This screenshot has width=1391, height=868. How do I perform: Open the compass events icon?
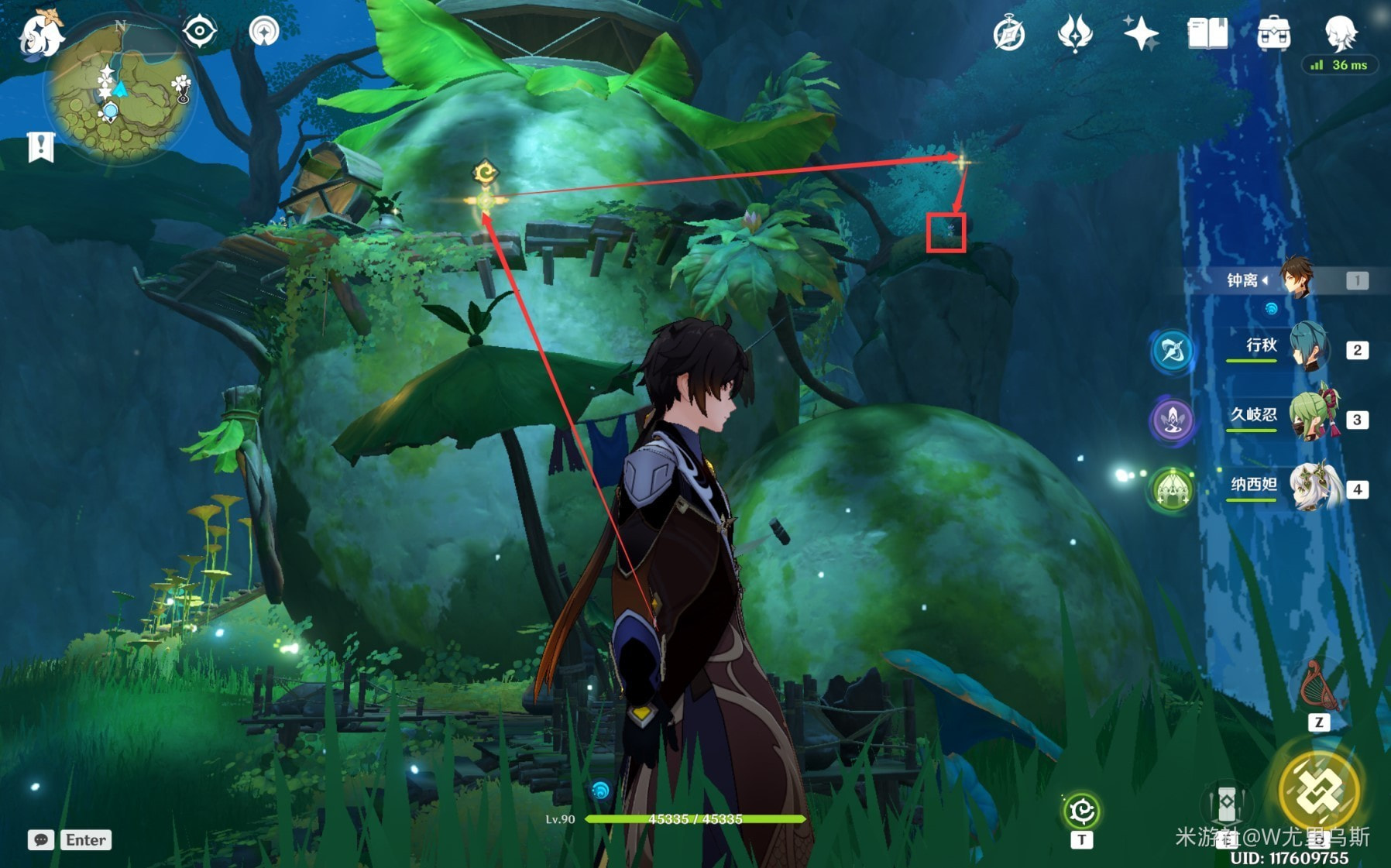click(1009, 34)
